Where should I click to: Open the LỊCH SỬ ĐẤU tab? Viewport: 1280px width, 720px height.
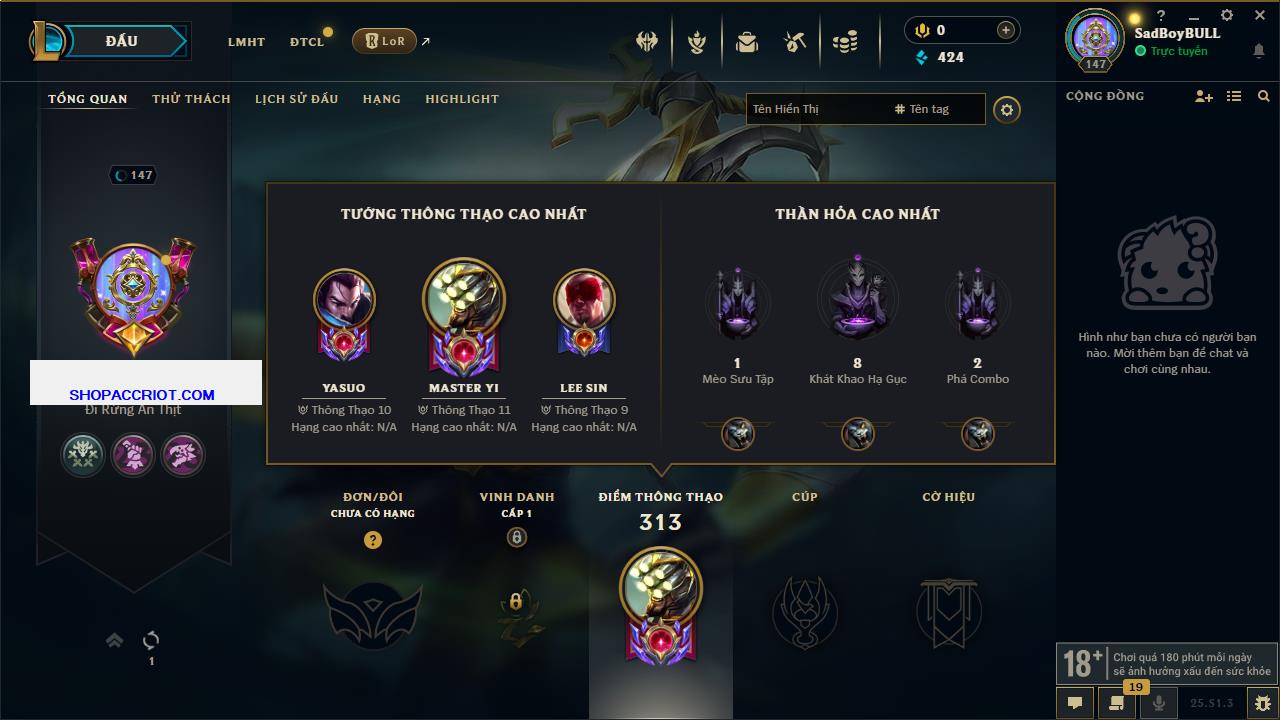(x=296, y=99)
